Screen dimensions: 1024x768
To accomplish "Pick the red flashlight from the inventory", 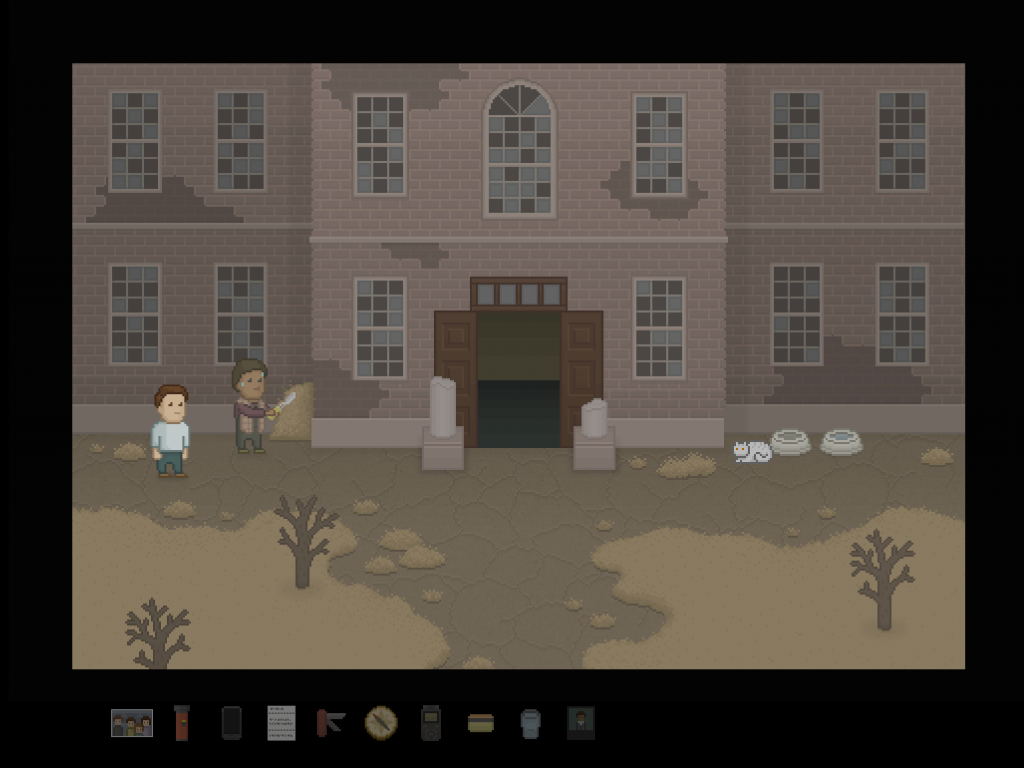I will tap(182, 723).
